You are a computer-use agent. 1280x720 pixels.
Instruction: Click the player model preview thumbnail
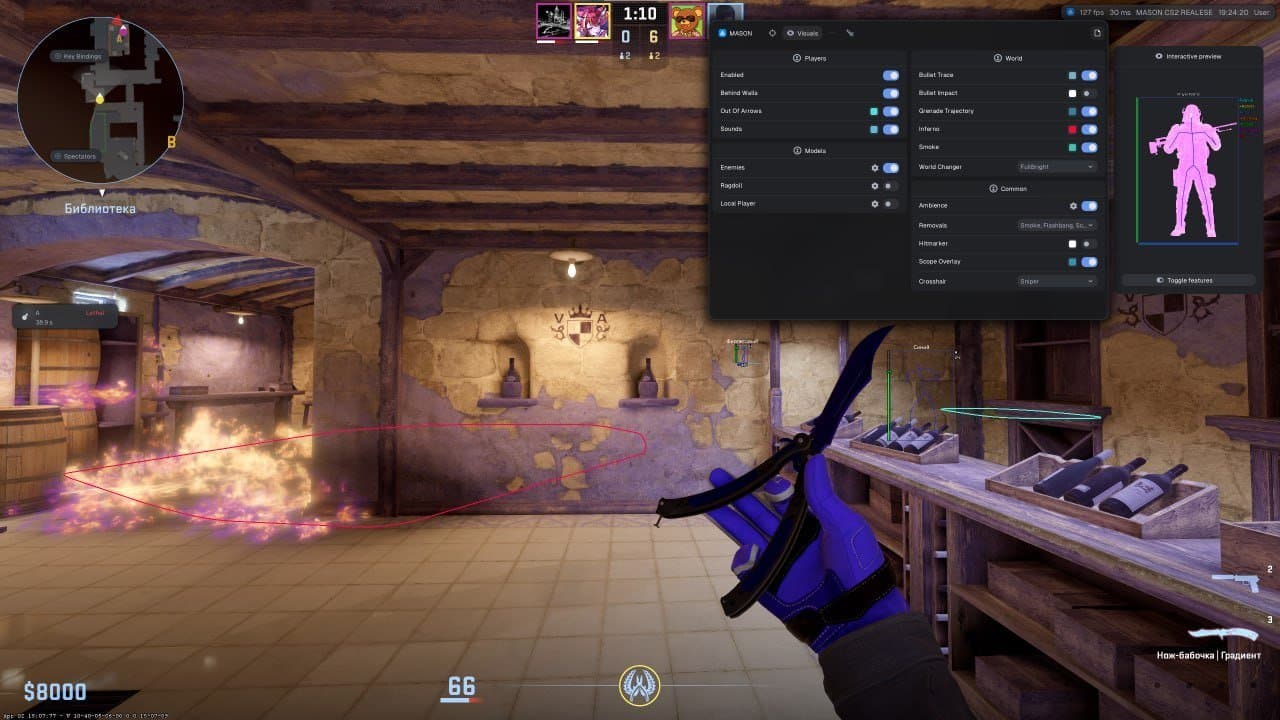(x=1190, y=170)
